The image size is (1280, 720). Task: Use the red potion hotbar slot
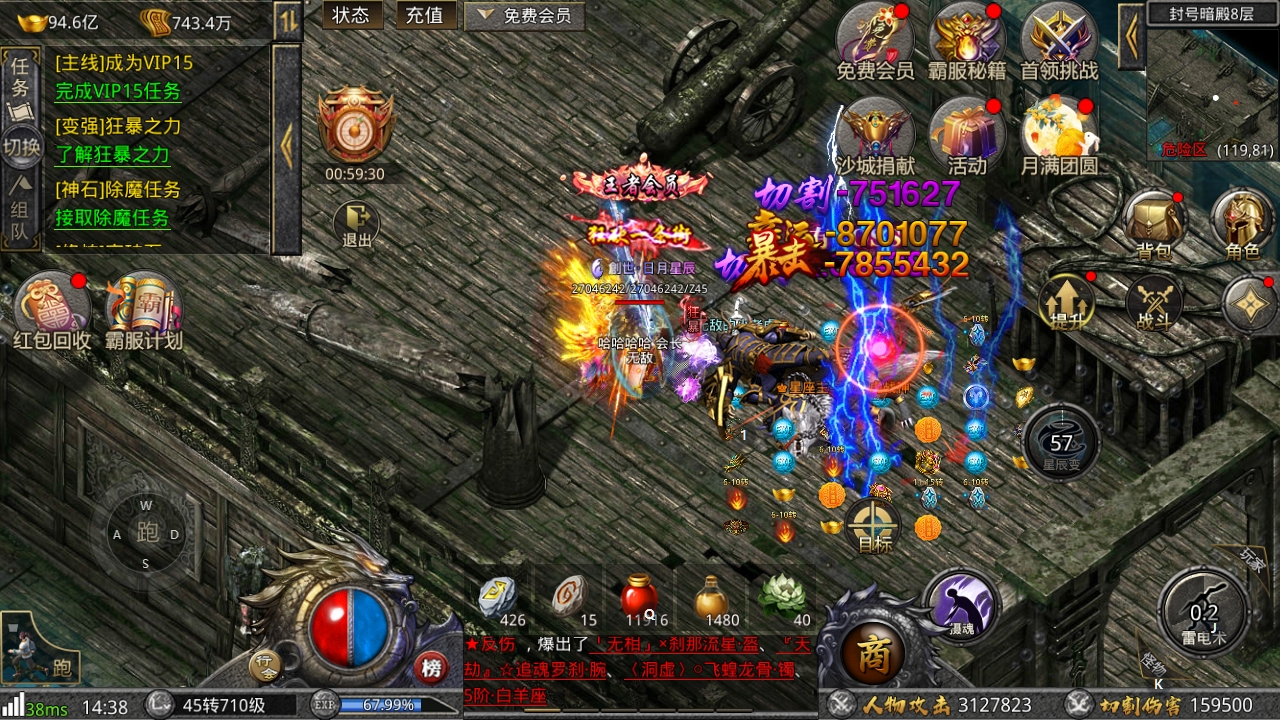click(x=640, y=600)
